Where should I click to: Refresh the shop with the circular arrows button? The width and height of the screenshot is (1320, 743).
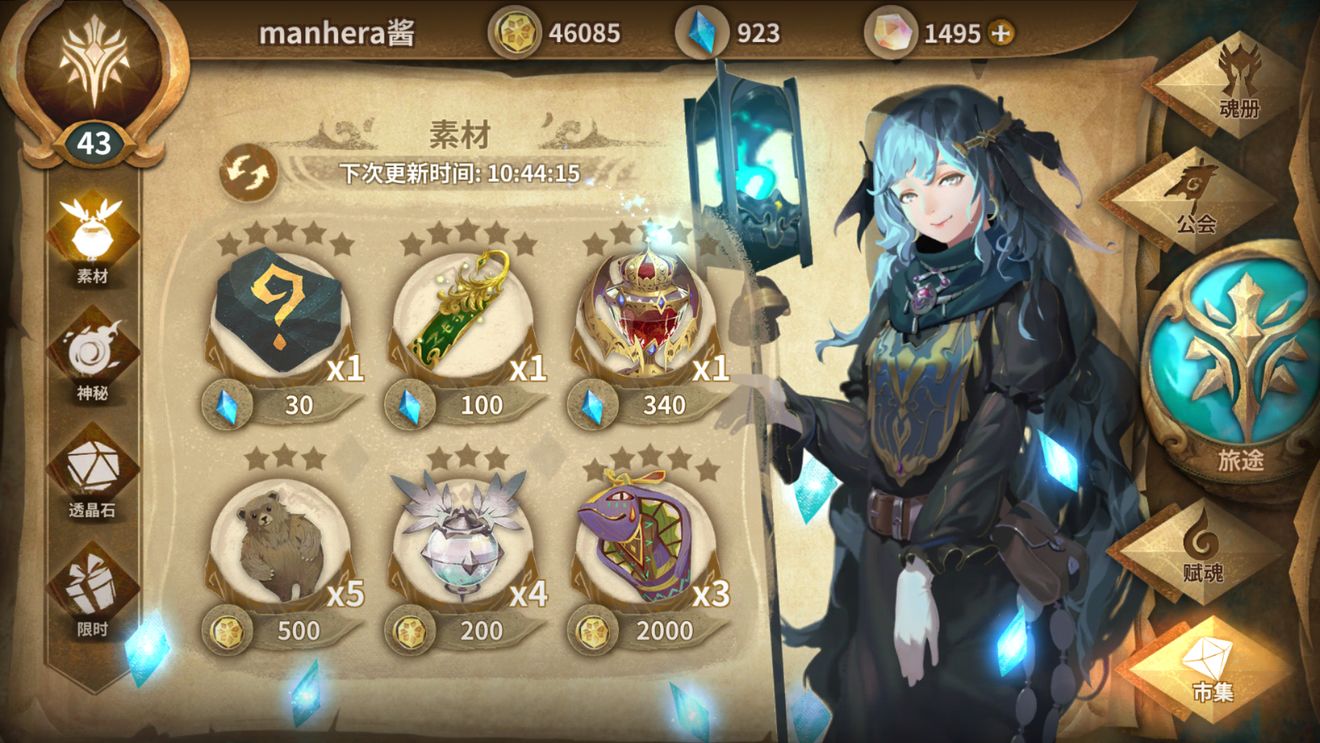247,172
